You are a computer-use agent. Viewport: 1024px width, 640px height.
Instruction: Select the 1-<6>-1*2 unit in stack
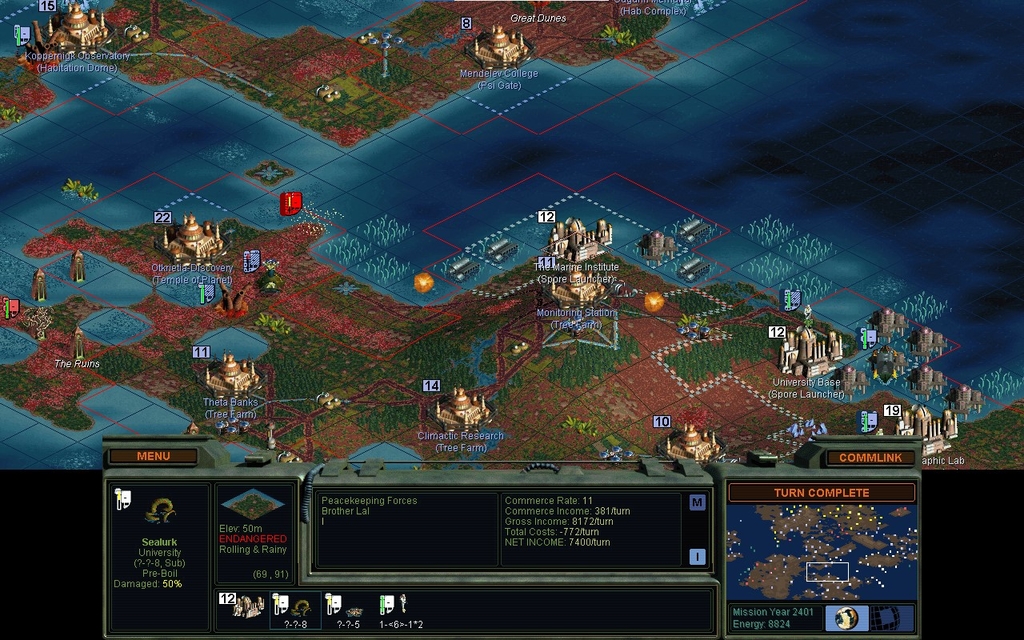(399, 606)
